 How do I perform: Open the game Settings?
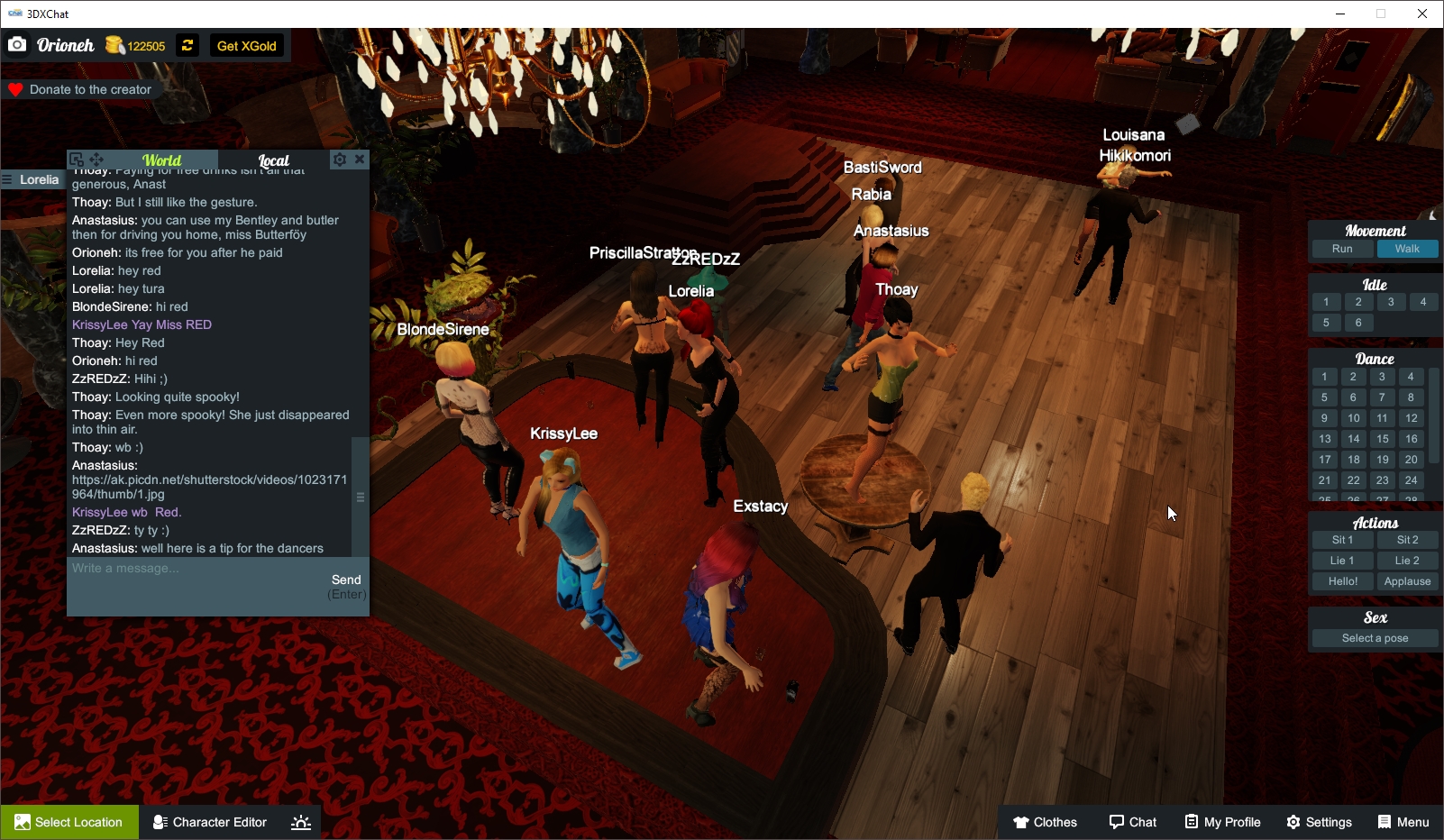tap(1319, 822)
